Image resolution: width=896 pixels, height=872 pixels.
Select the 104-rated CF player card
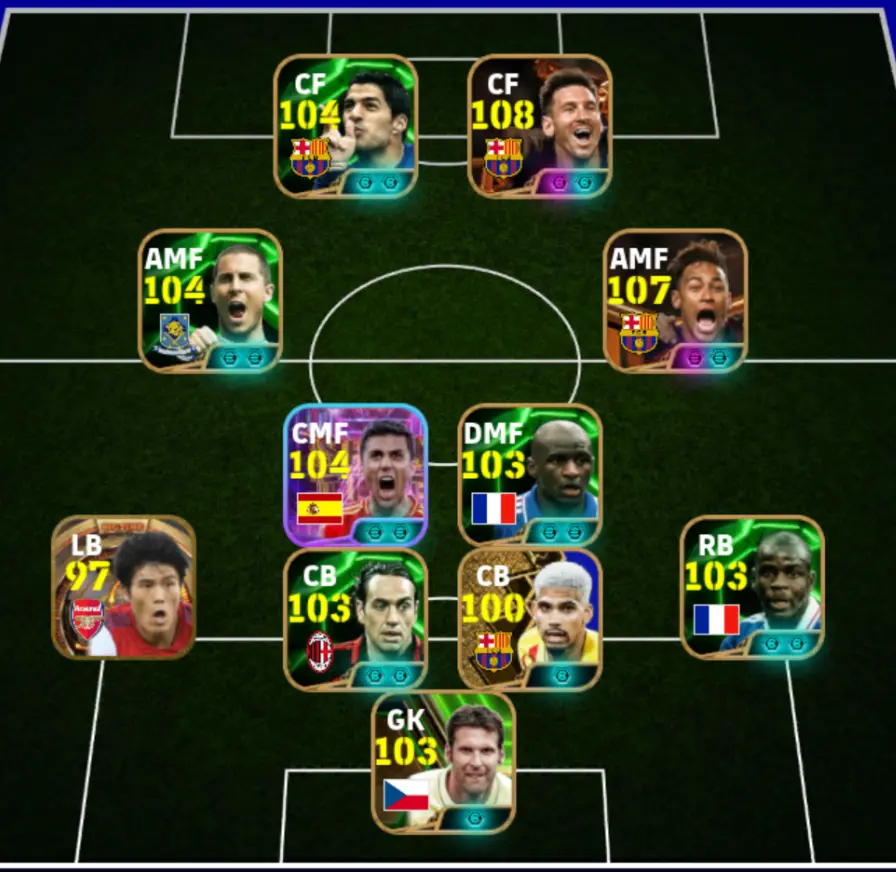click(x=346, y=126)
